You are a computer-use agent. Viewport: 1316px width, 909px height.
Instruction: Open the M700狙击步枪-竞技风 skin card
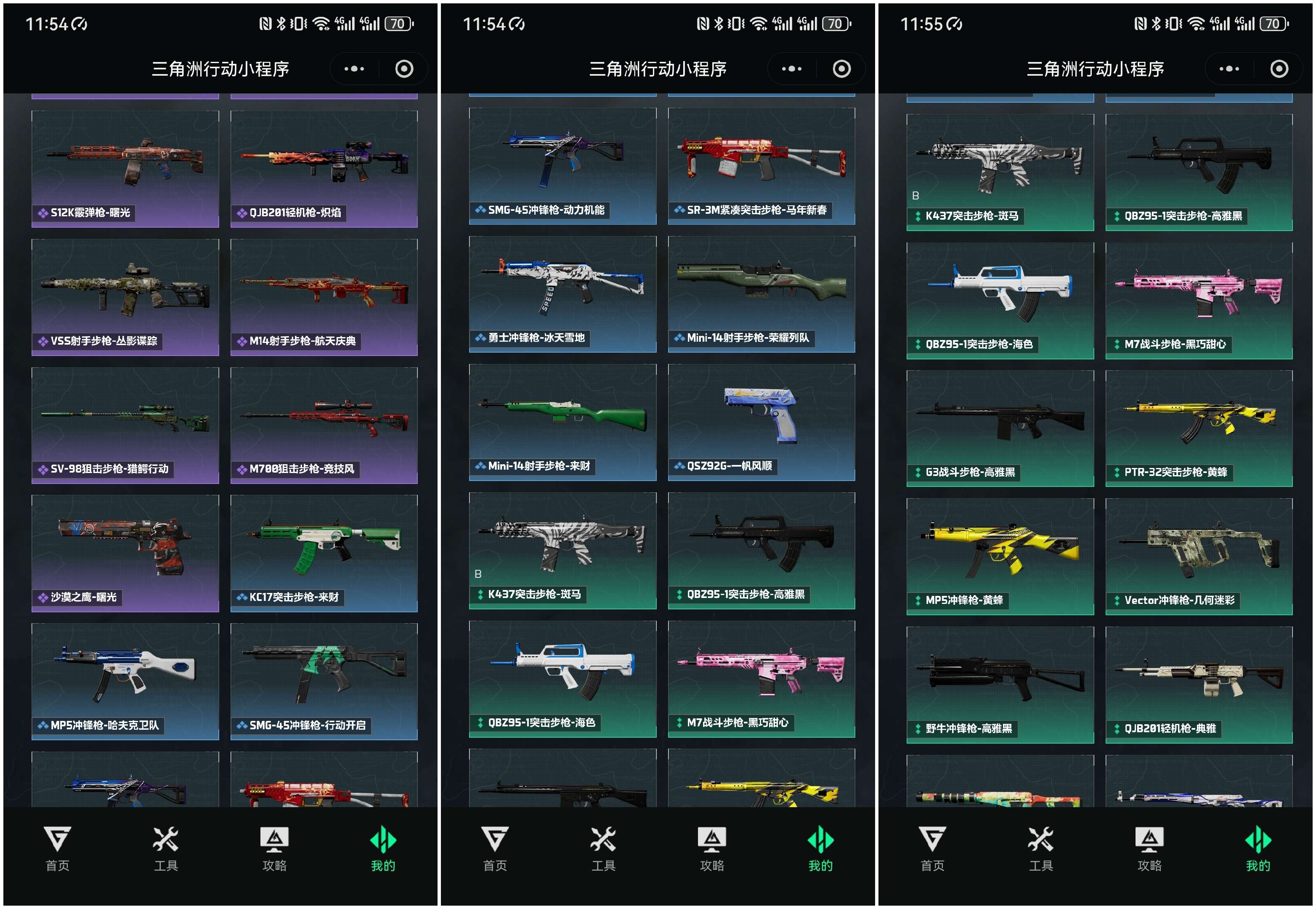click(x=324, y=425)
